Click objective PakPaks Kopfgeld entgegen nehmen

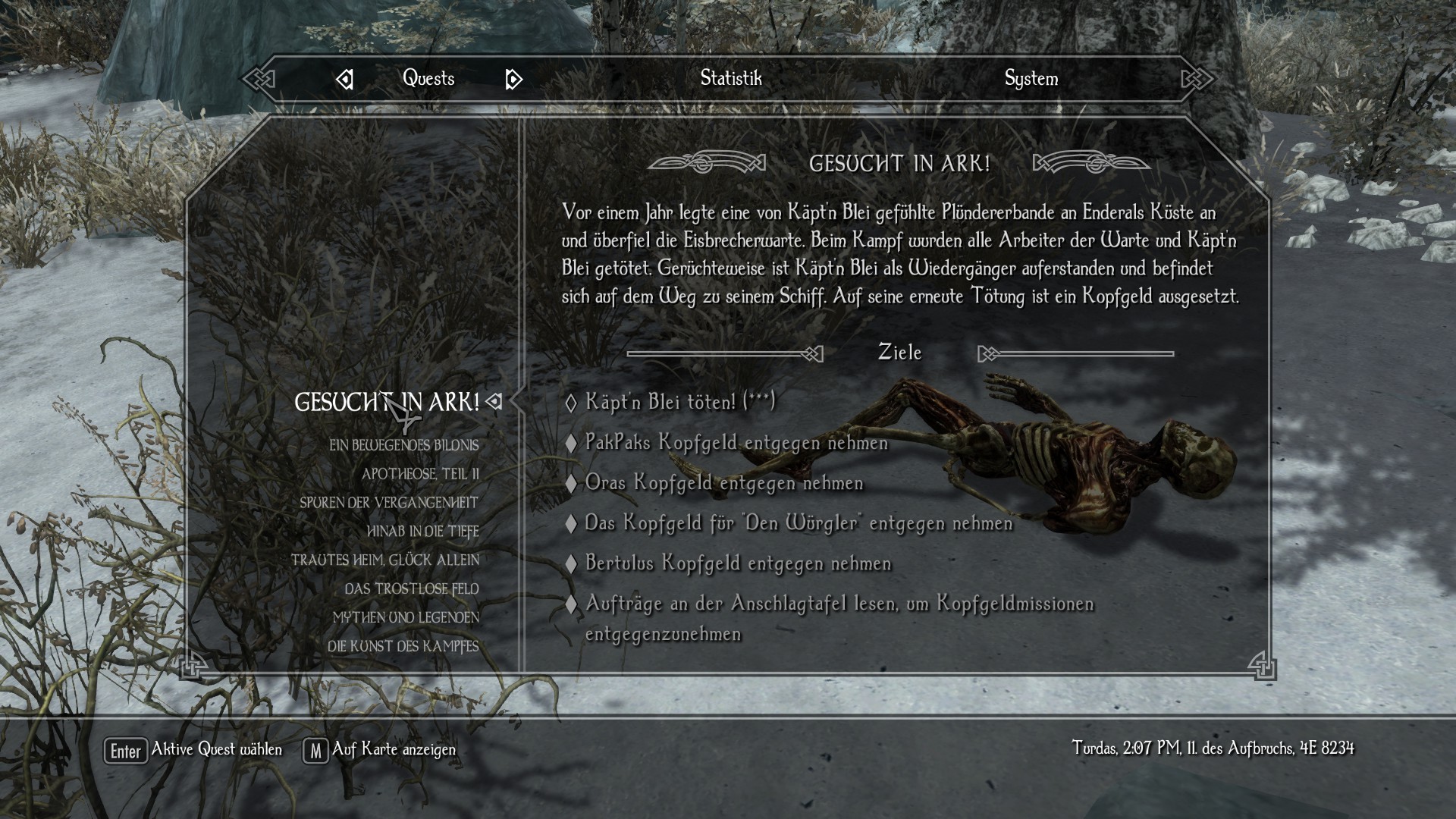click(736, 442)
